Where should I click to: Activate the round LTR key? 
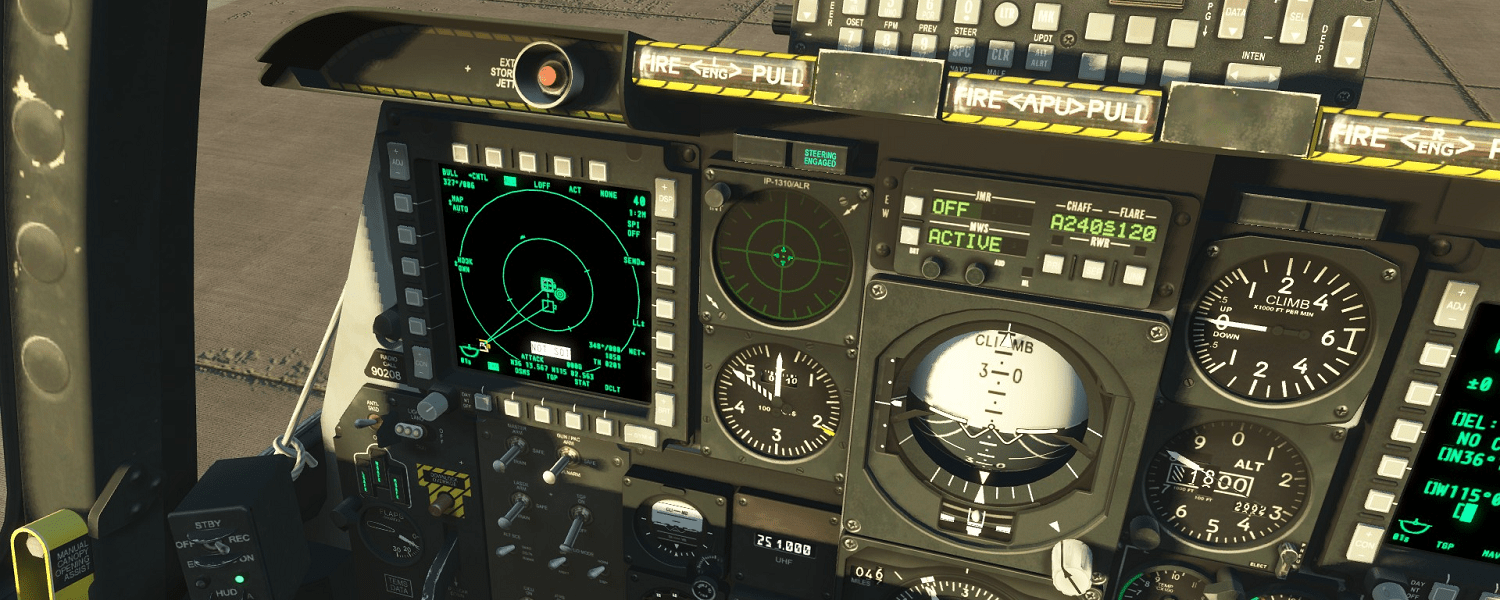coord(1007,15)
